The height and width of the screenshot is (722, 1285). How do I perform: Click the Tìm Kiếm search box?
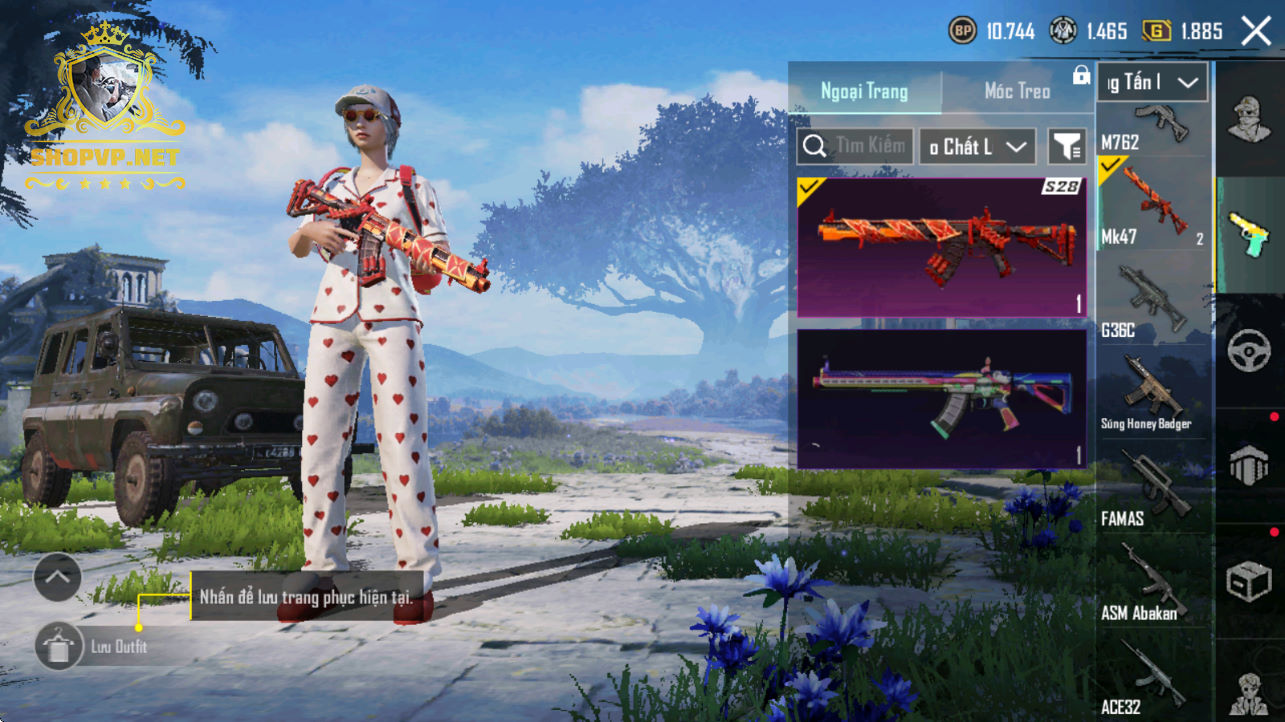[x=856, y=146]
